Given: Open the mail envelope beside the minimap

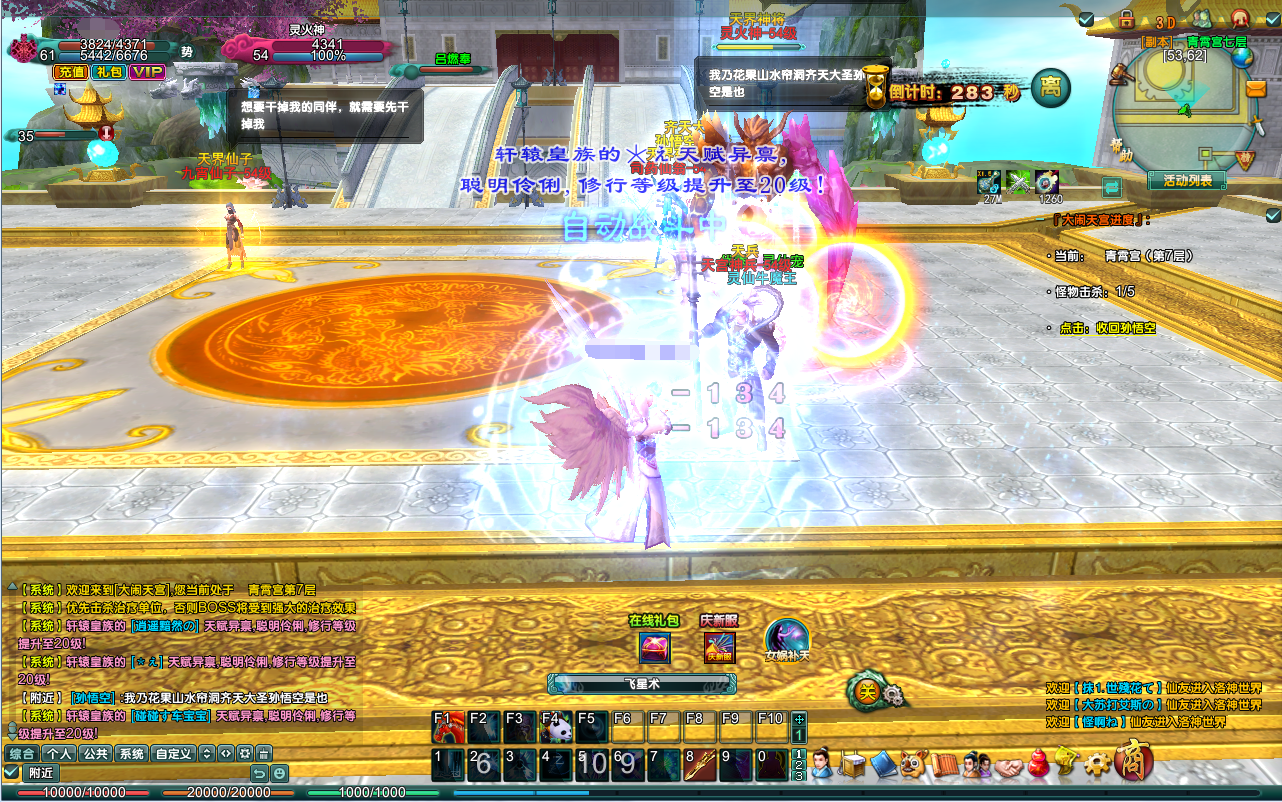Looking at the screenshot, I should [1256, 89].
